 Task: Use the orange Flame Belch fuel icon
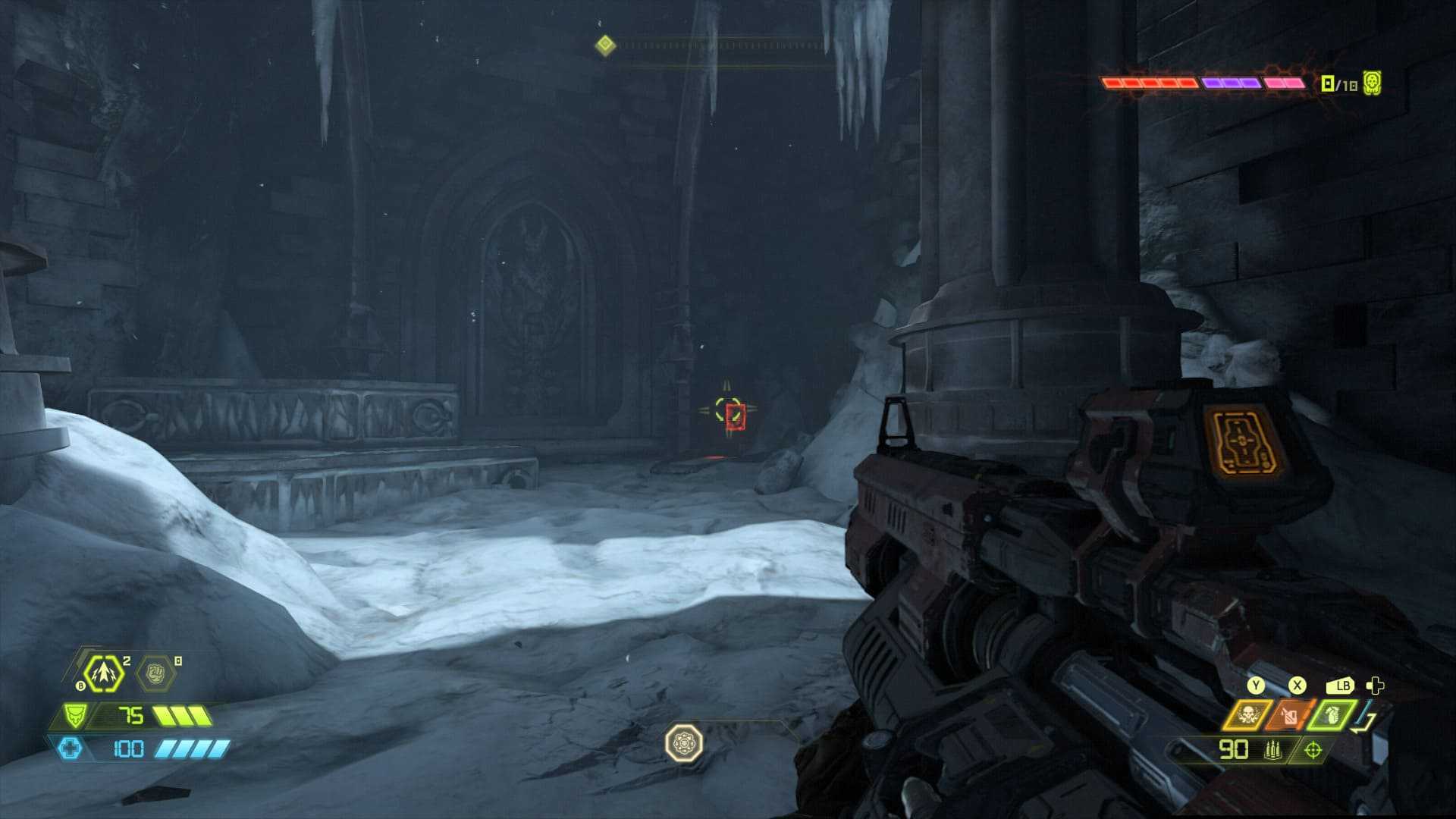[1289, 714]
